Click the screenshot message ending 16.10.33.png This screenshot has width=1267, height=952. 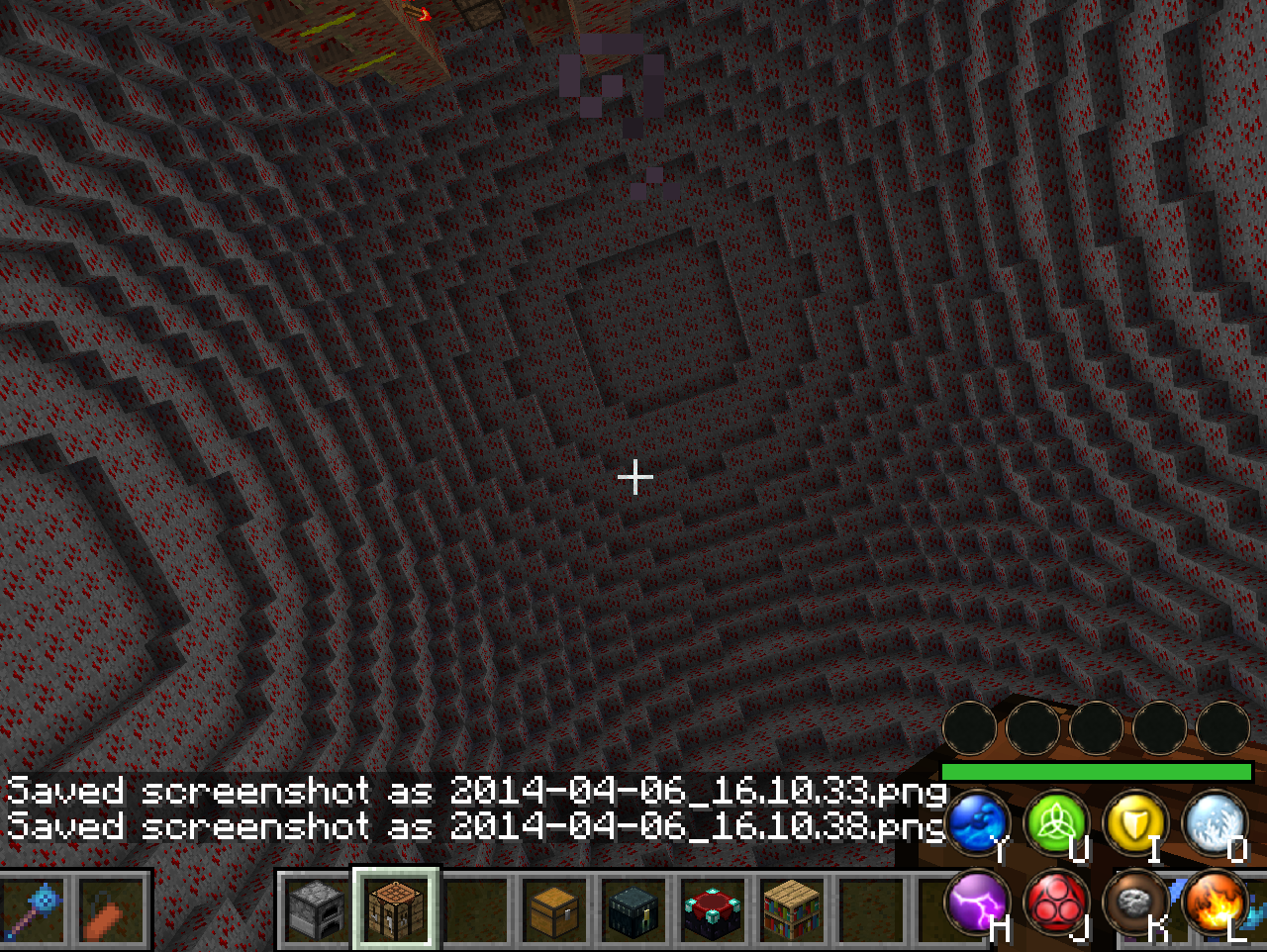point(475,791)
